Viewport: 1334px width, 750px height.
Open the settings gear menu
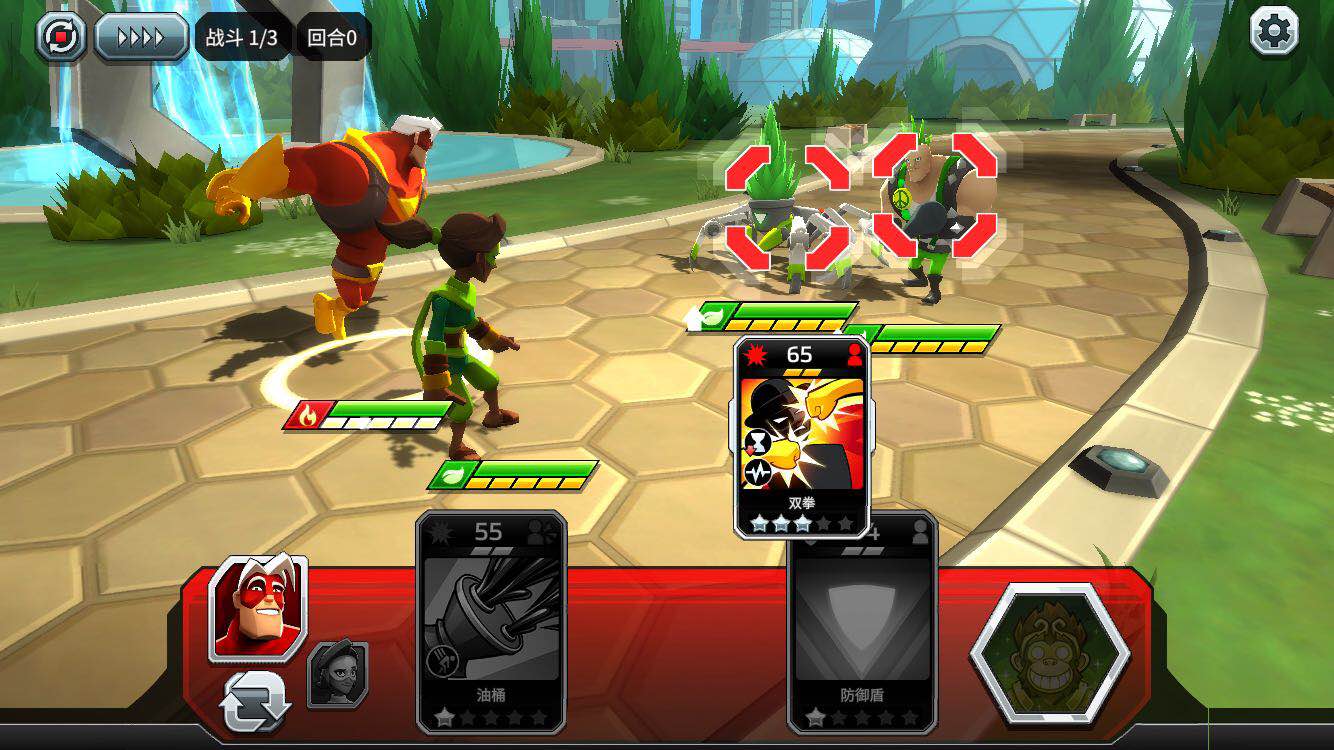tap(1274, 31)
